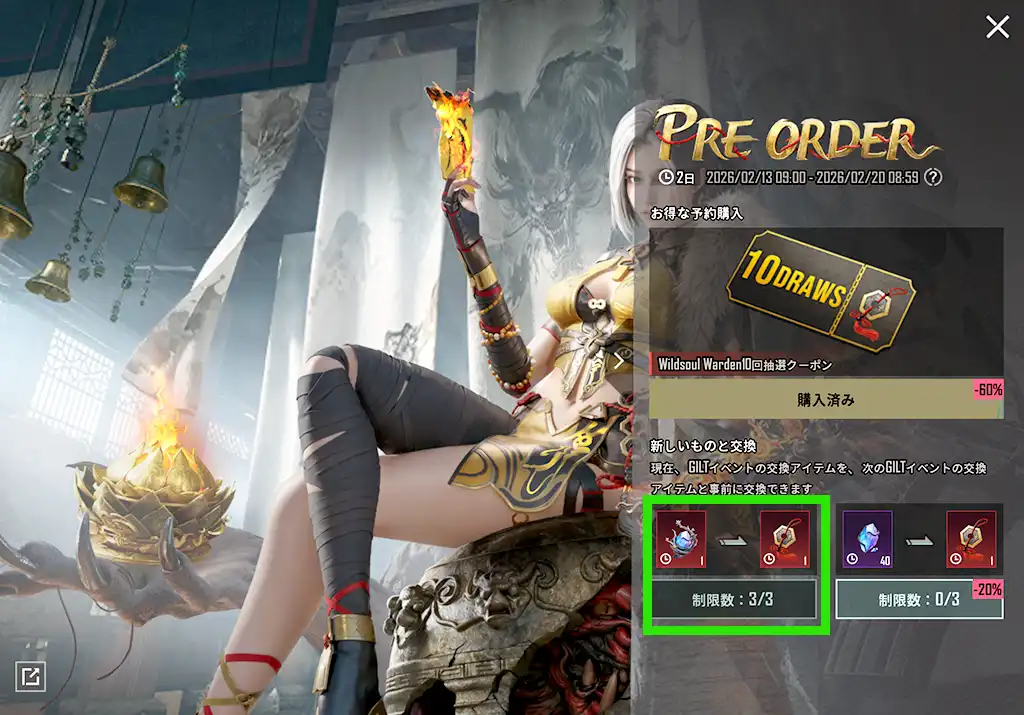Click the 制限数：3/3 exchange button
Screen dimensions: 1024x715
pyautogui.click(x=735, y=600)
